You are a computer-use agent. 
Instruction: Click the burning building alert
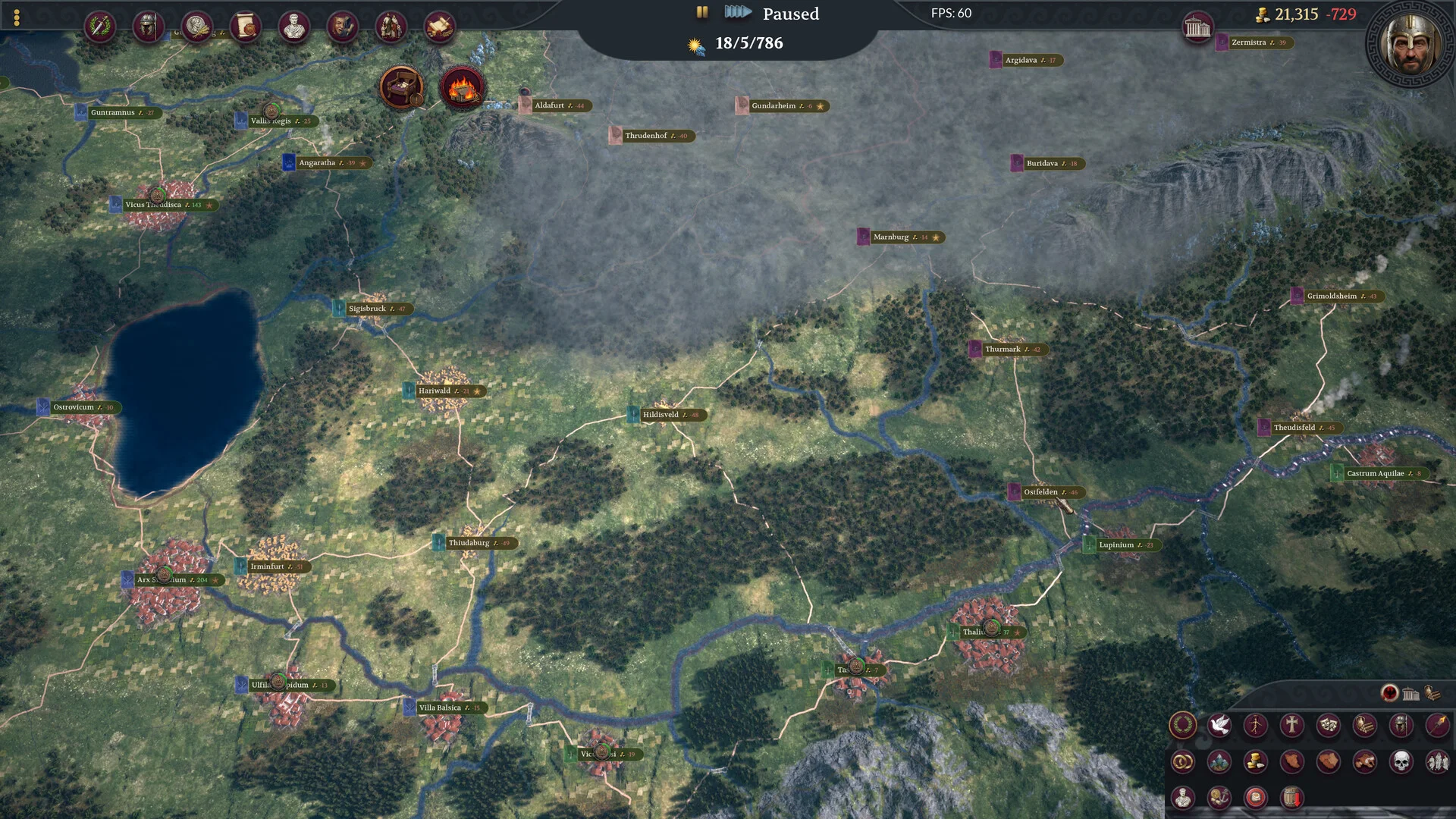click(462, 87)
